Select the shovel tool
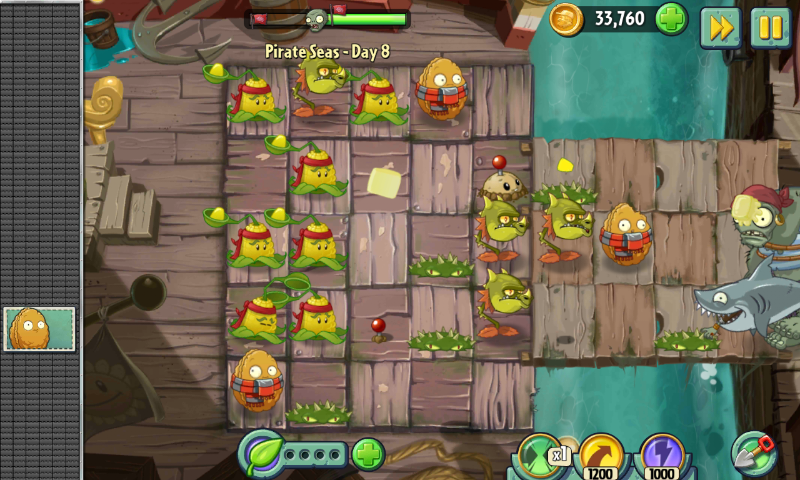The image size is (800, 480). (x=755, y=452)
